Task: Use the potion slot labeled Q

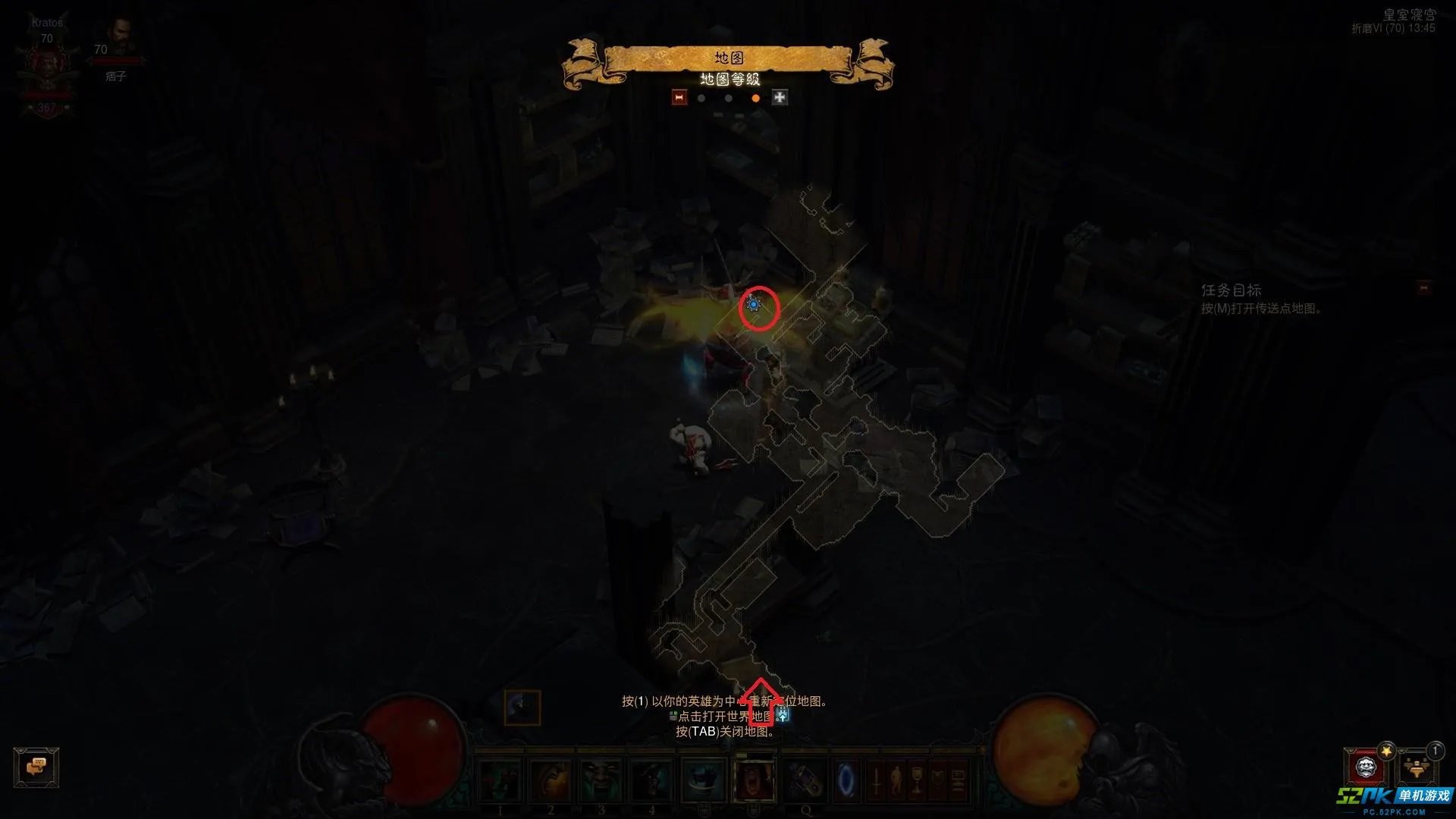Action: [805, 780]
